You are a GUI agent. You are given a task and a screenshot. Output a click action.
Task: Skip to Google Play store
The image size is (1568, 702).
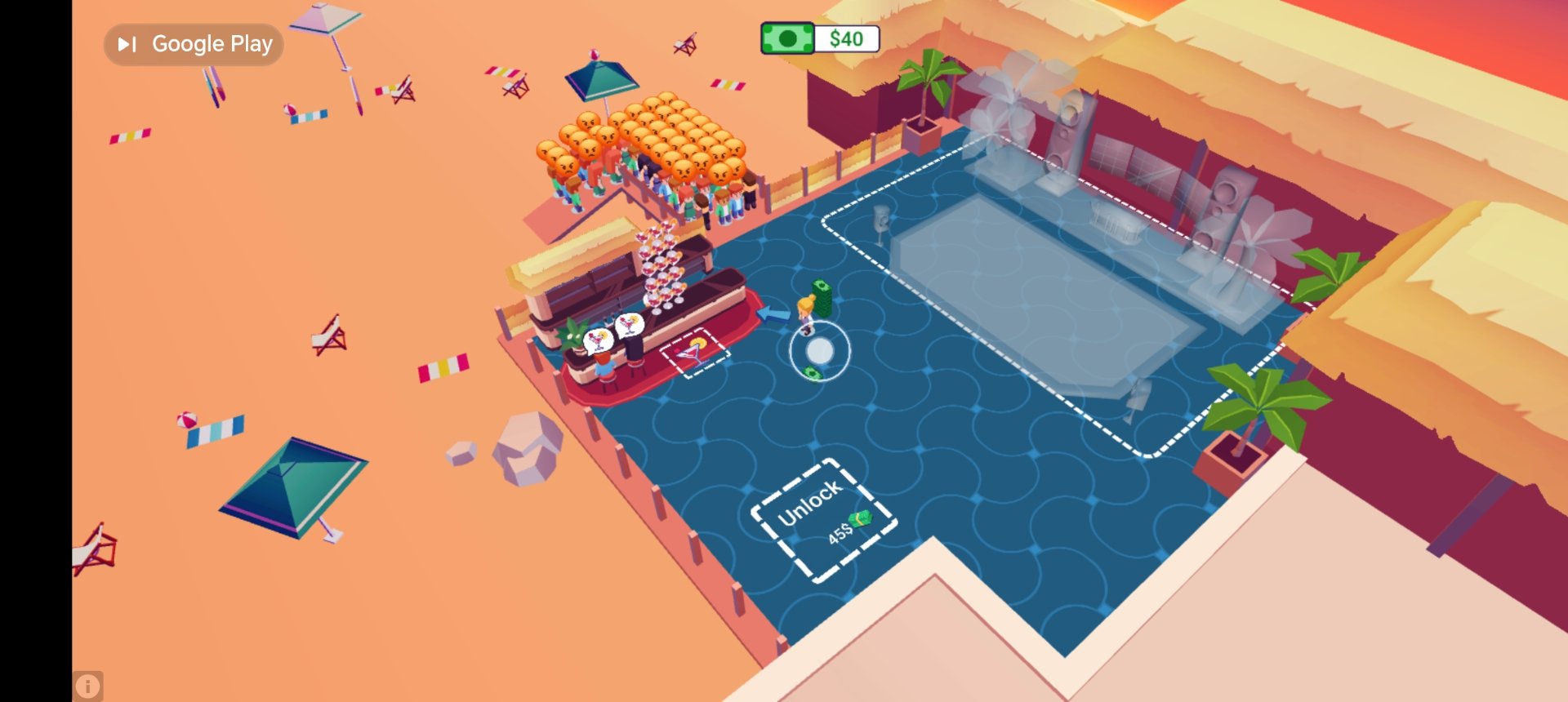[x=194, y=44]
